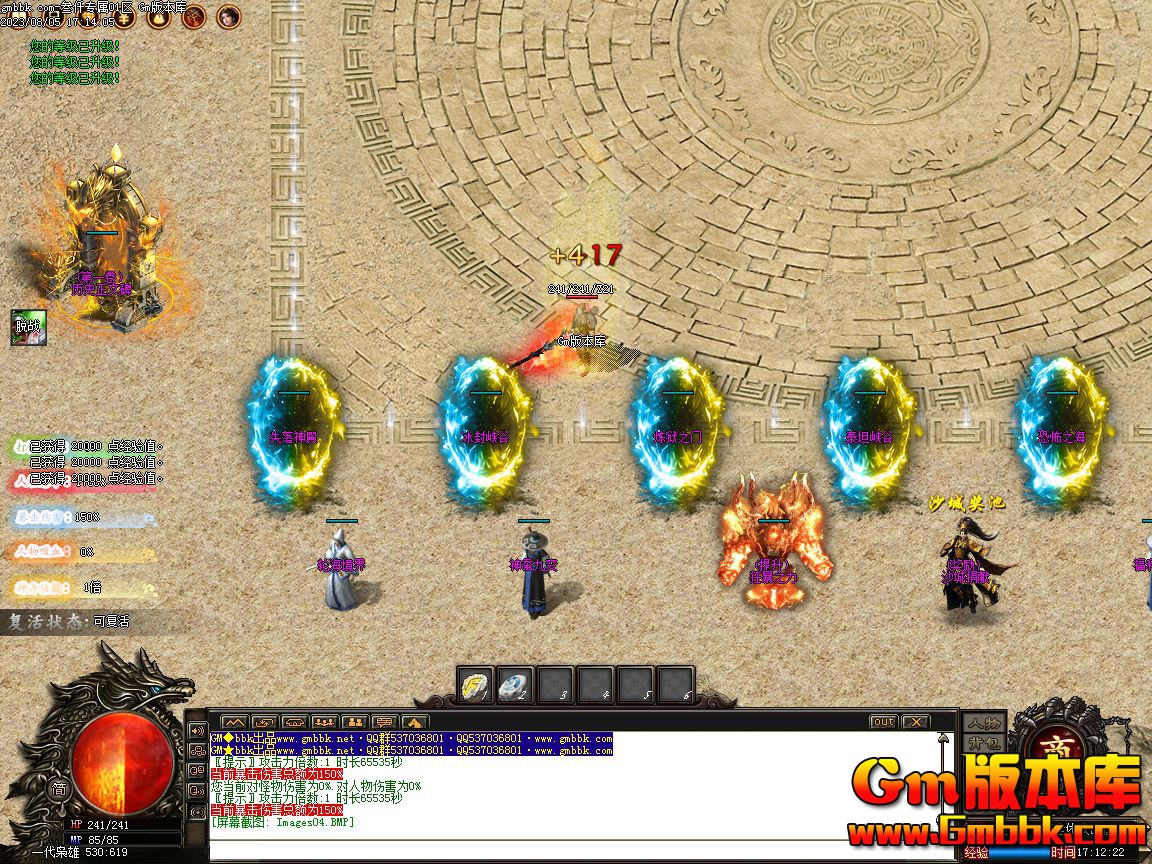The width and height of the screenshot is (1152, 864).
Task: Click the female portrait icon at top
Action: tap(229, 16)
